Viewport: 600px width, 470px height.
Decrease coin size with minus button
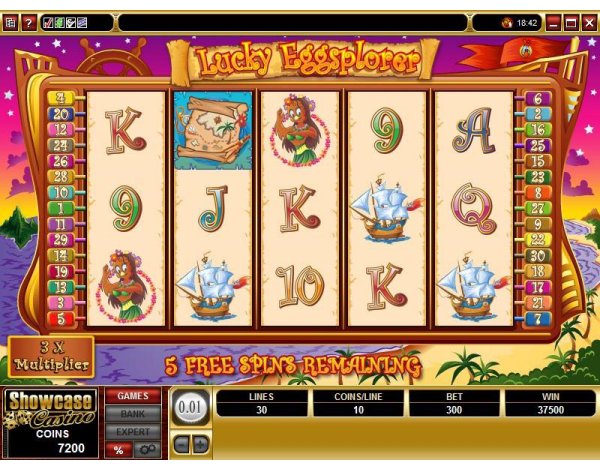click(180, 442)
